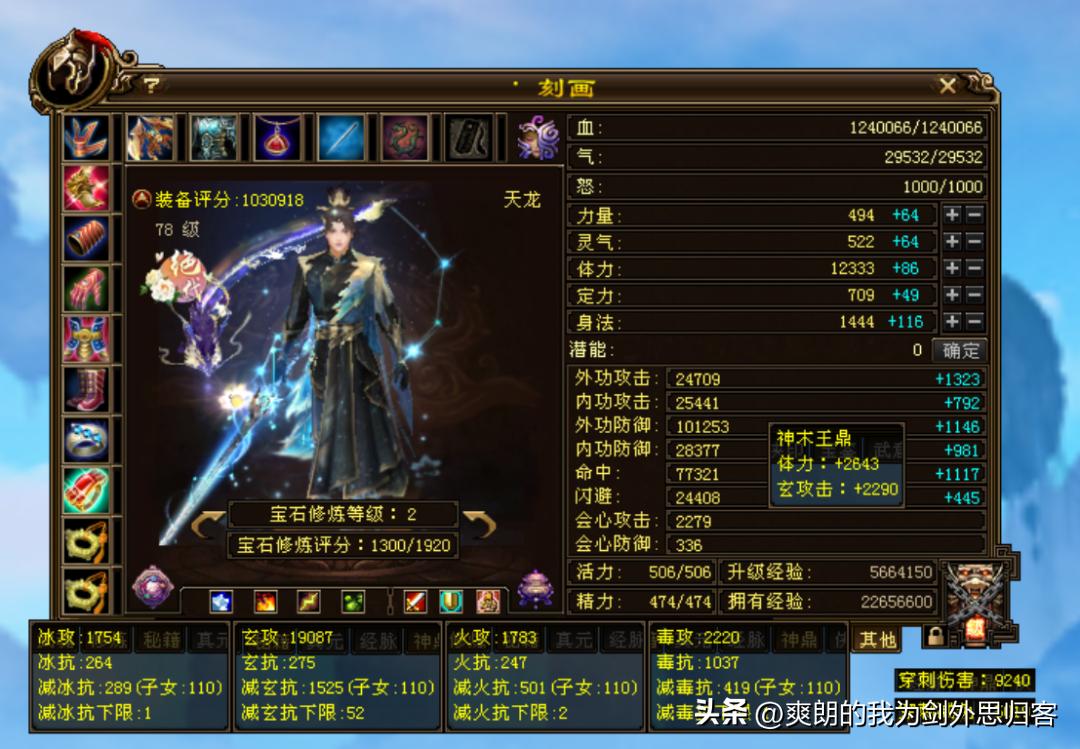Image resolution: width=1080 pixels, height=749 pixels.
Task: Open the 其他 tab
Action: pos(876,639)
